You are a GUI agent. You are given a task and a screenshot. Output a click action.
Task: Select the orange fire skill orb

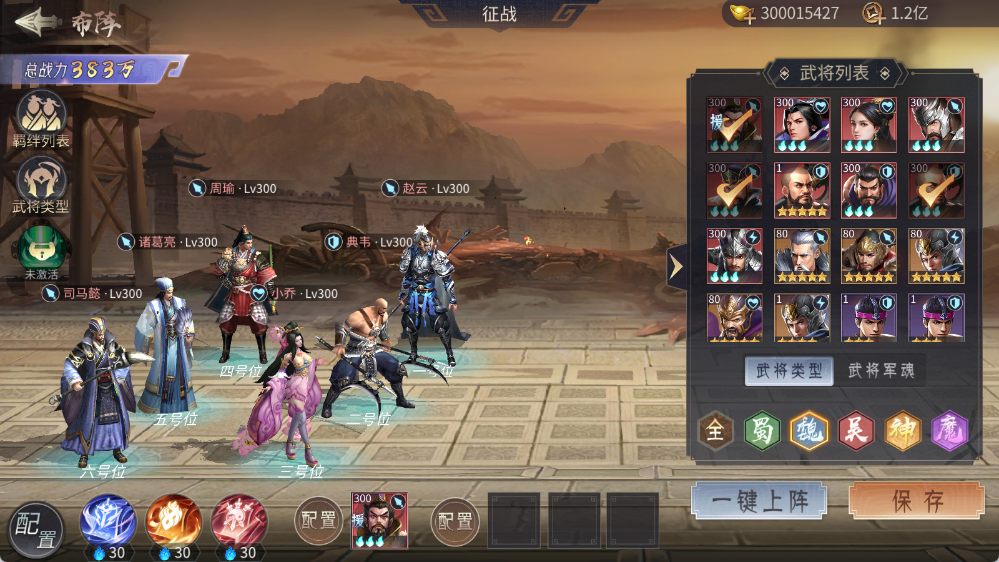click(x=173, y=520)
